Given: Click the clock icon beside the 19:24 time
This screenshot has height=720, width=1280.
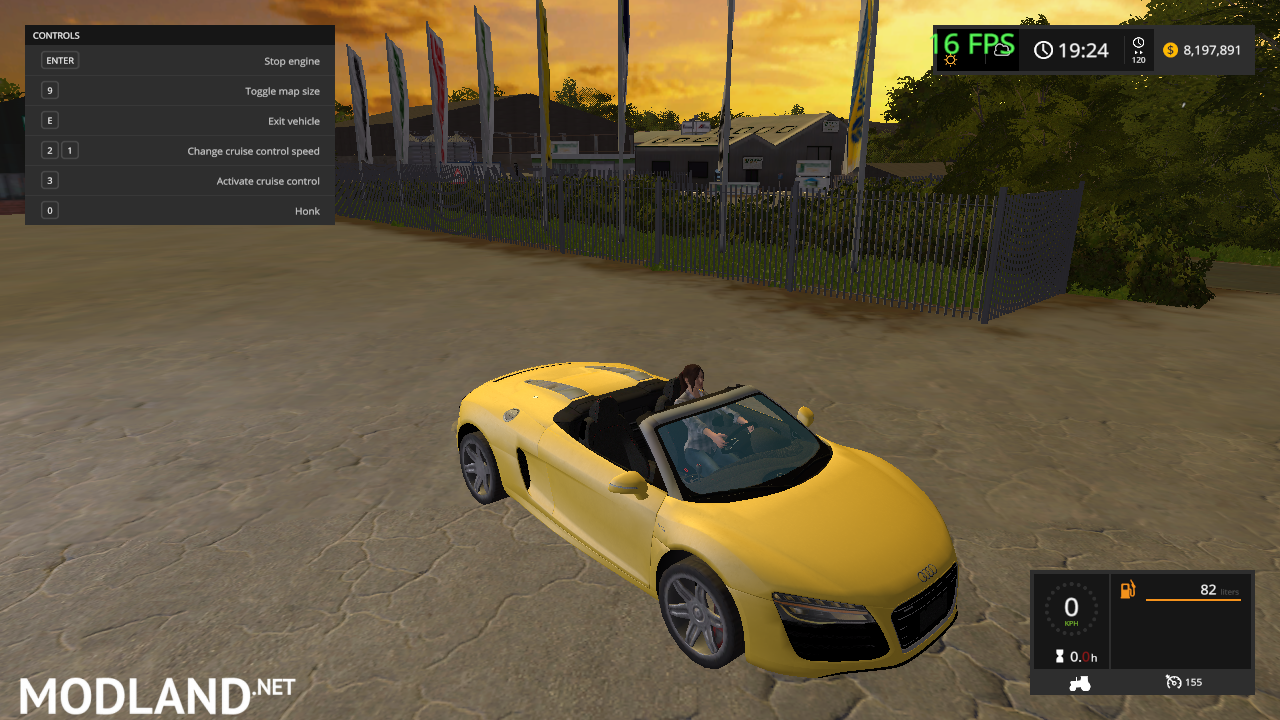Looking at the screenshot, I should (1045, 50).
